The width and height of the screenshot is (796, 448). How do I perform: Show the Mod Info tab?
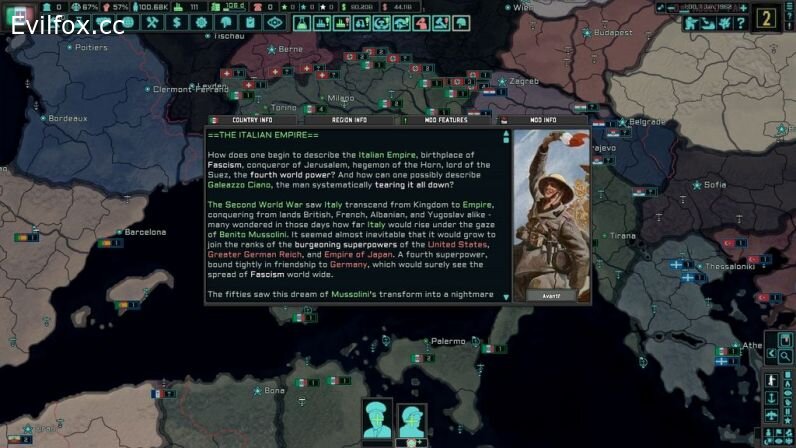tap(543, 120)
